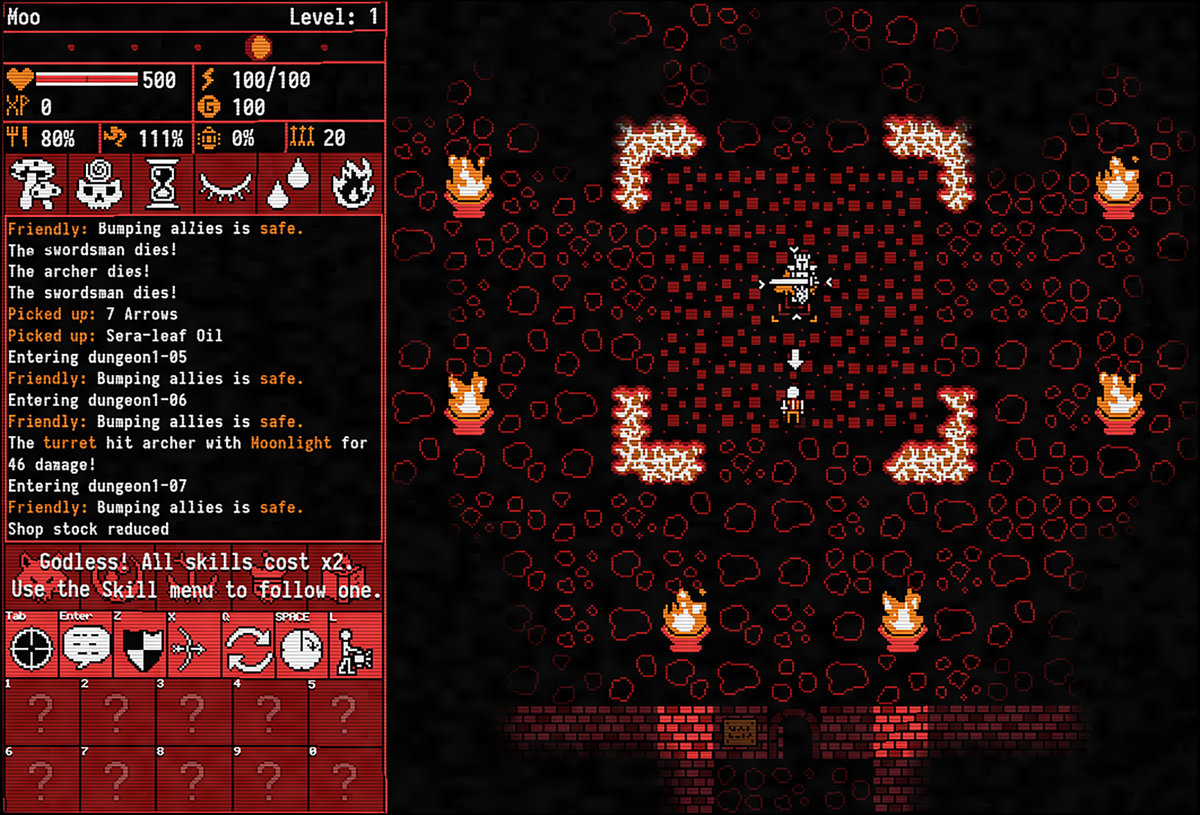The width and height of the screenshot is (1200, 815).
Task: Select the closed eye icon
Action: (225, 183)
